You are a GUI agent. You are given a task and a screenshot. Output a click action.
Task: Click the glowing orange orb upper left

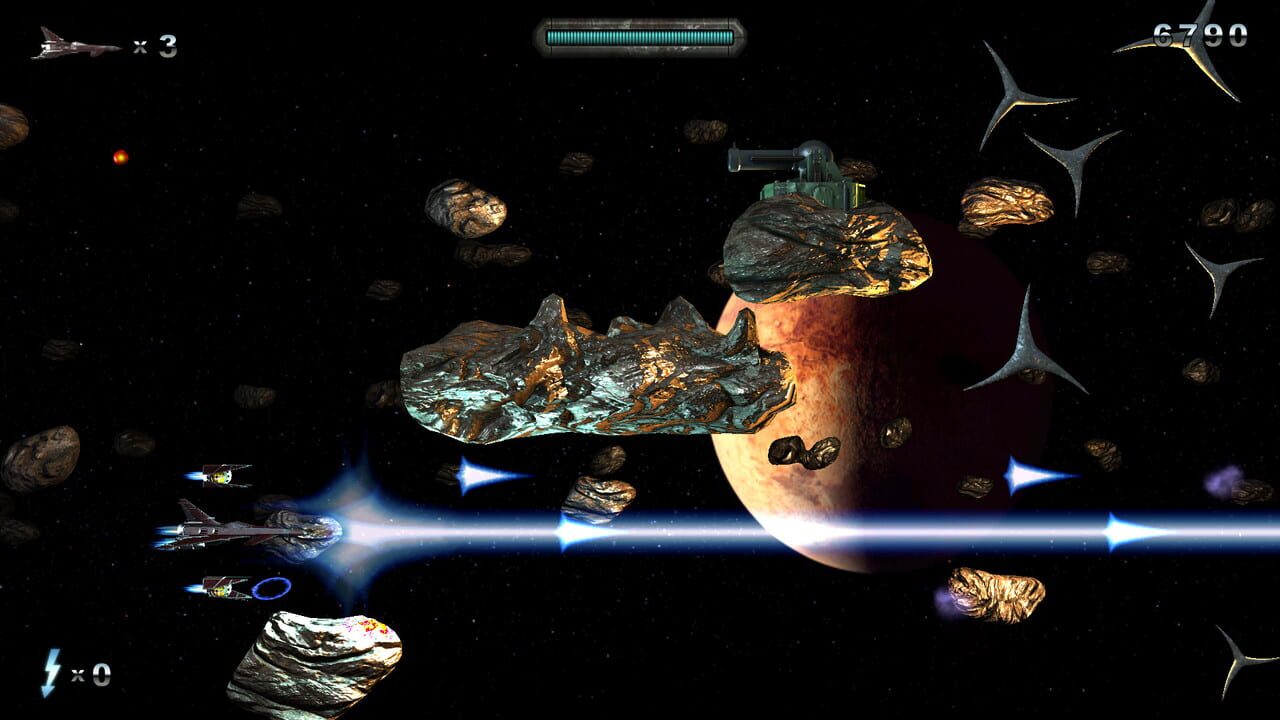pyautogui.click(x=120, y=157)
